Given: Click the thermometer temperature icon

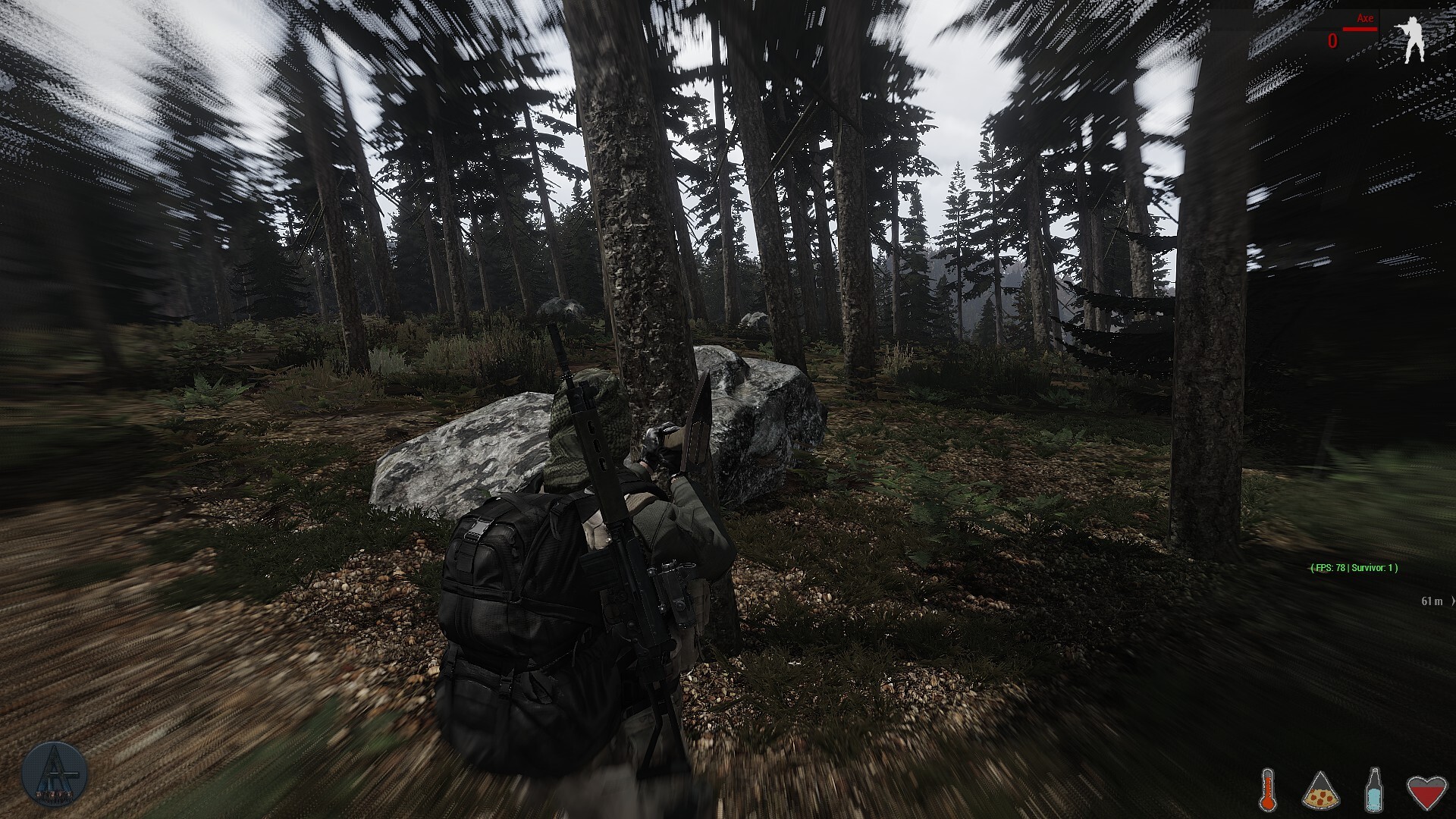Looking at the screenshot, I should (x=1267, y=789).
